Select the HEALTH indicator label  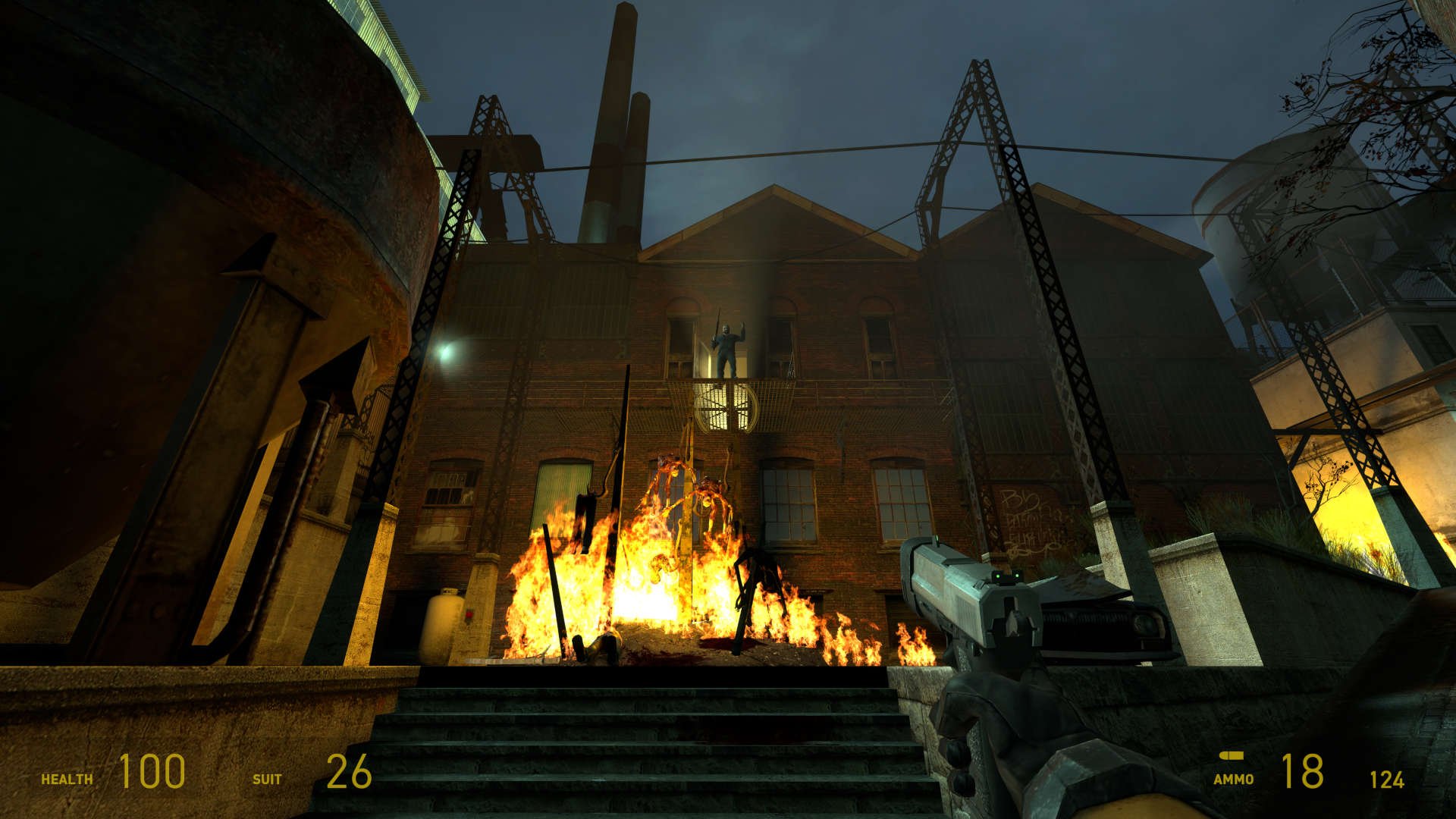[x=67, y=778]
